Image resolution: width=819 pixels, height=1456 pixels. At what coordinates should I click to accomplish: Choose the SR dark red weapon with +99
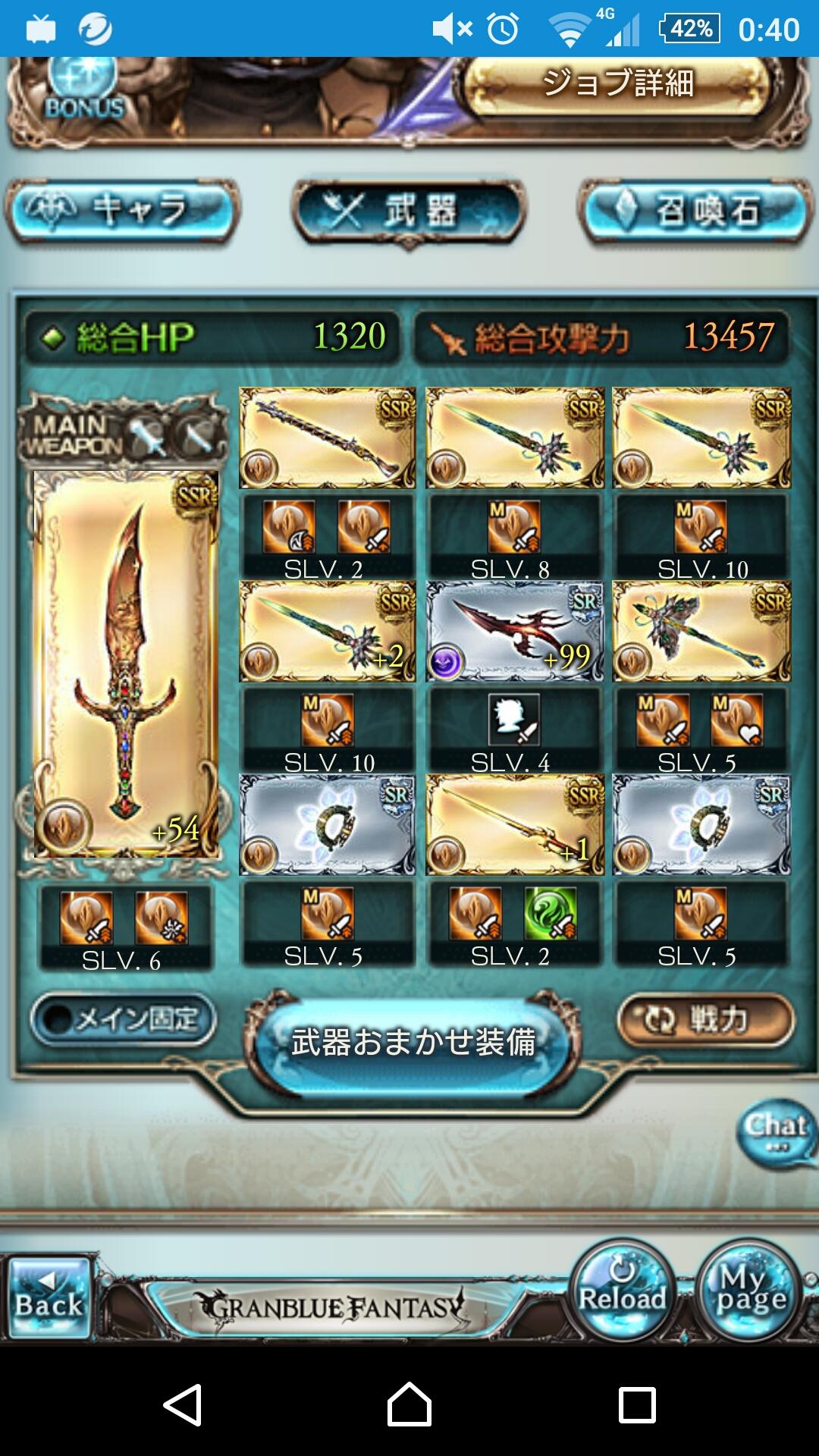pos(514,631)
